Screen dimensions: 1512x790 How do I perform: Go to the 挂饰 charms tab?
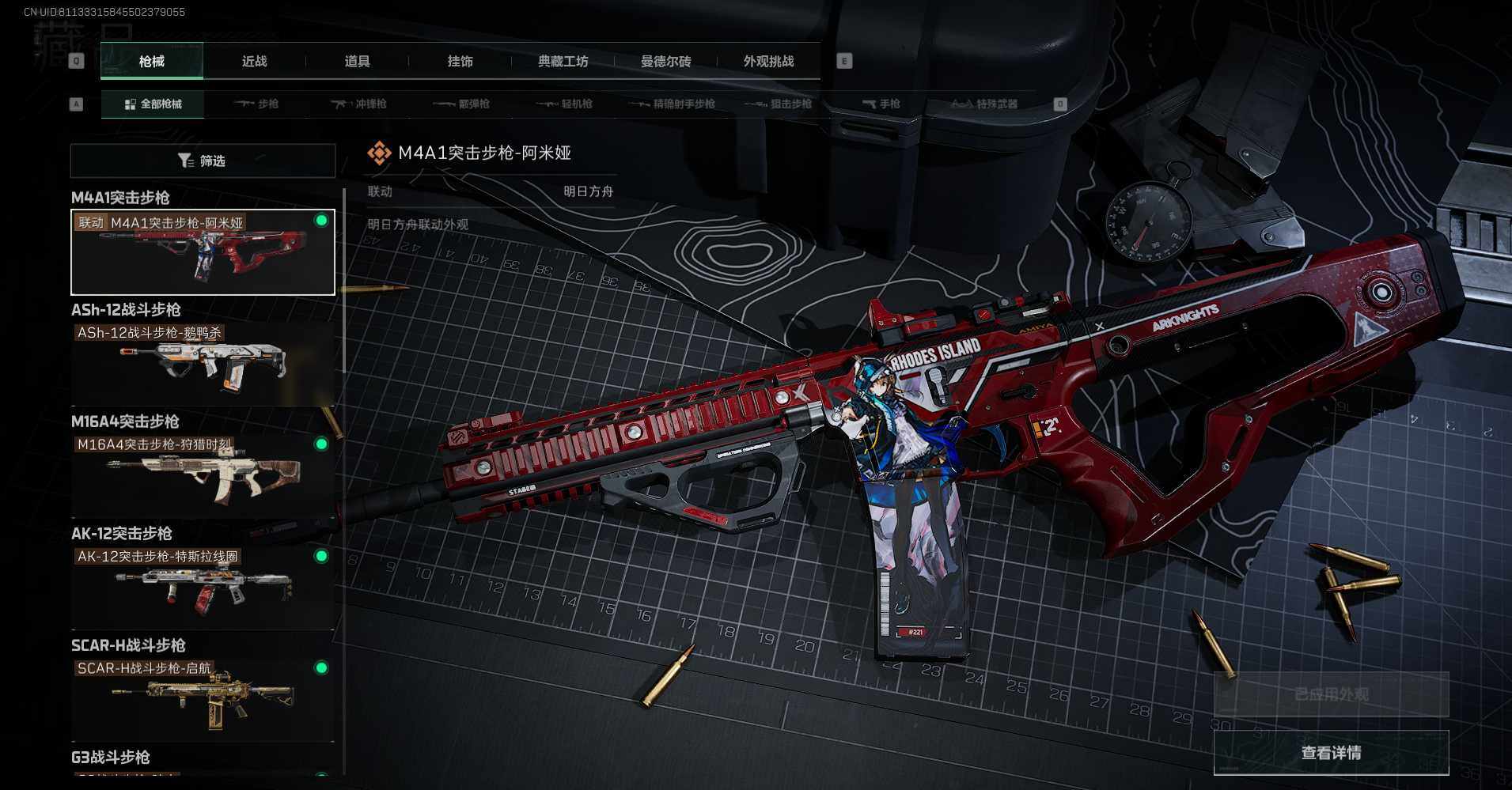460,61
